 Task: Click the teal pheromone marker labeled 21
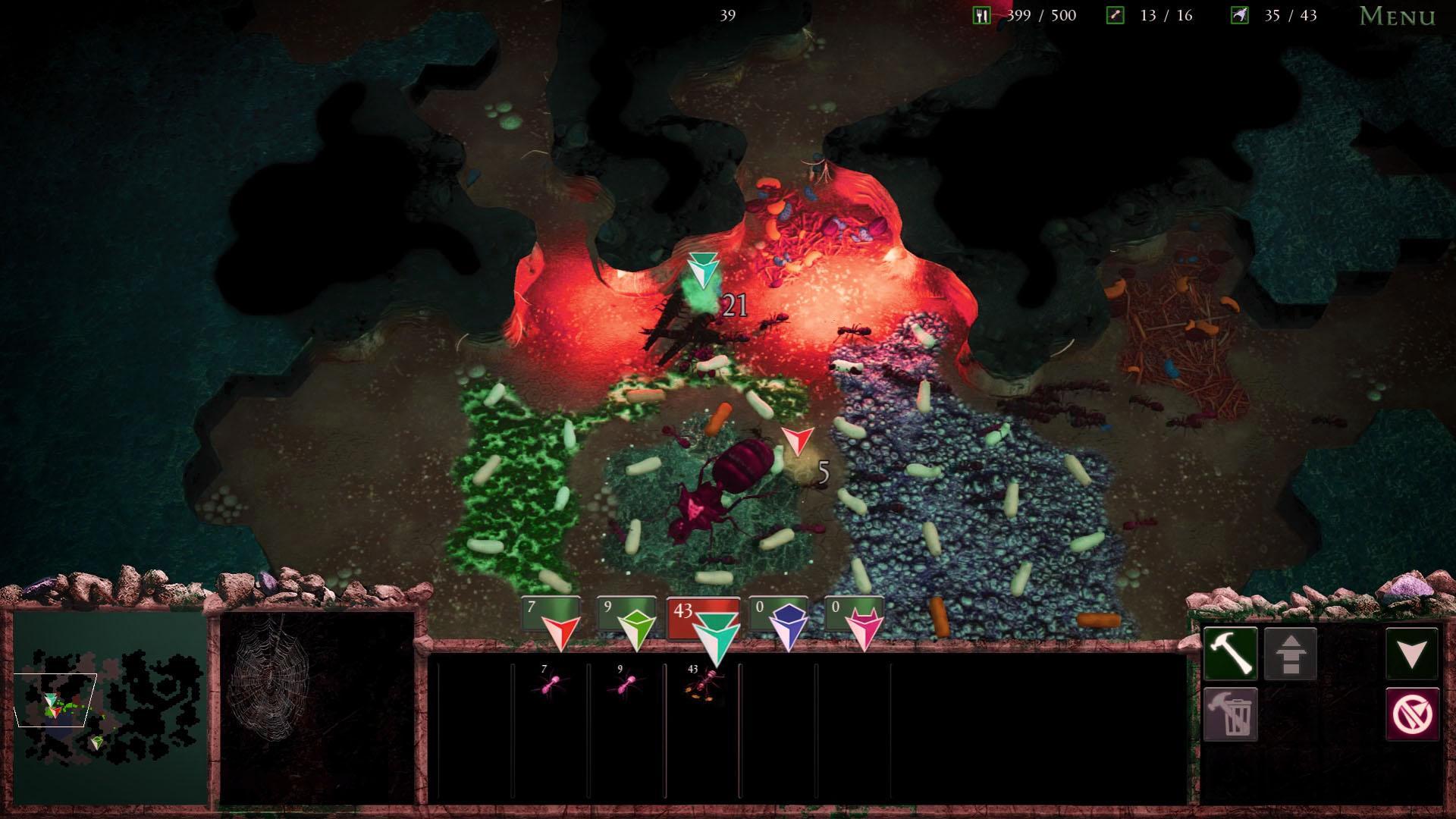[x=704, y=271]
